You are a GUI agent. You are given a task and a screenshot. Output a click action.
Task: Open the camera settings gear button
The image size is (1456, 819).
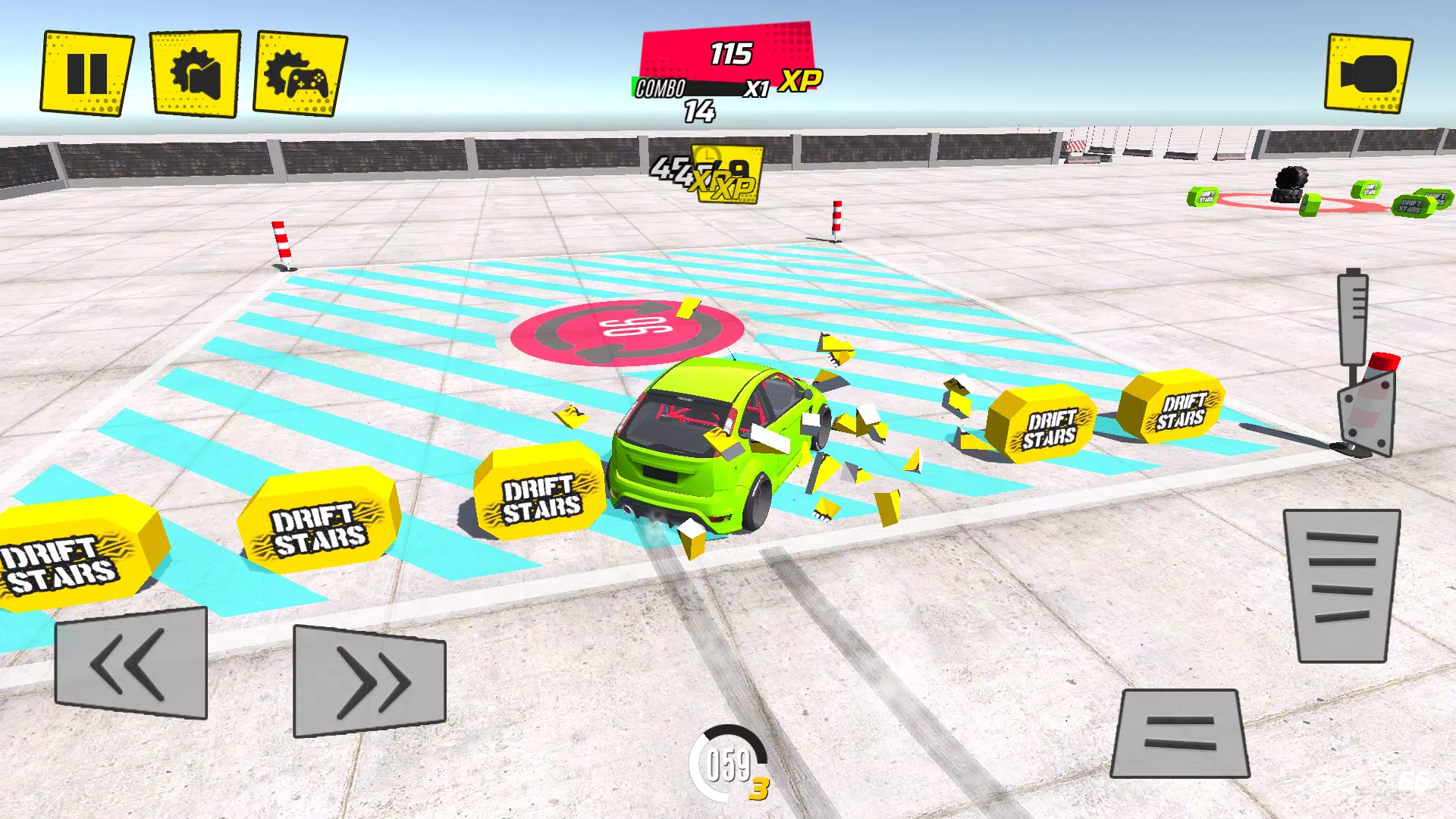(195, 74)
